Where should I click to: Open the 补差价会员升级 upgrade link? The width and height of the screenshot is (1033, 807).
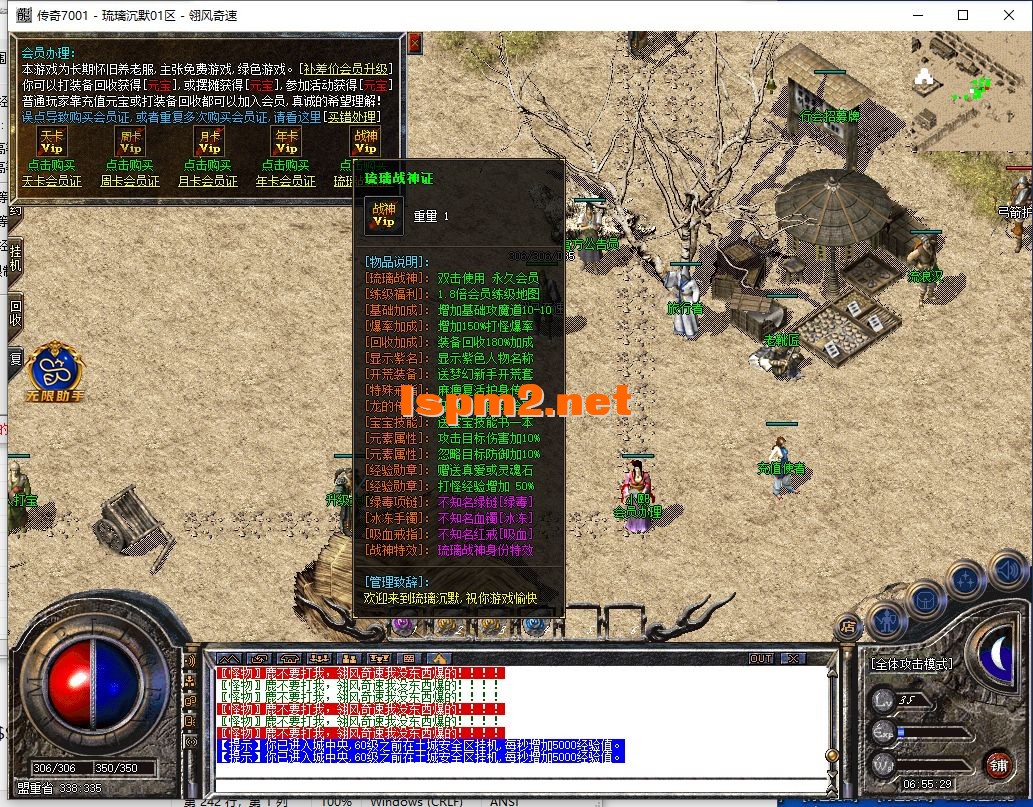coord(346,69)
